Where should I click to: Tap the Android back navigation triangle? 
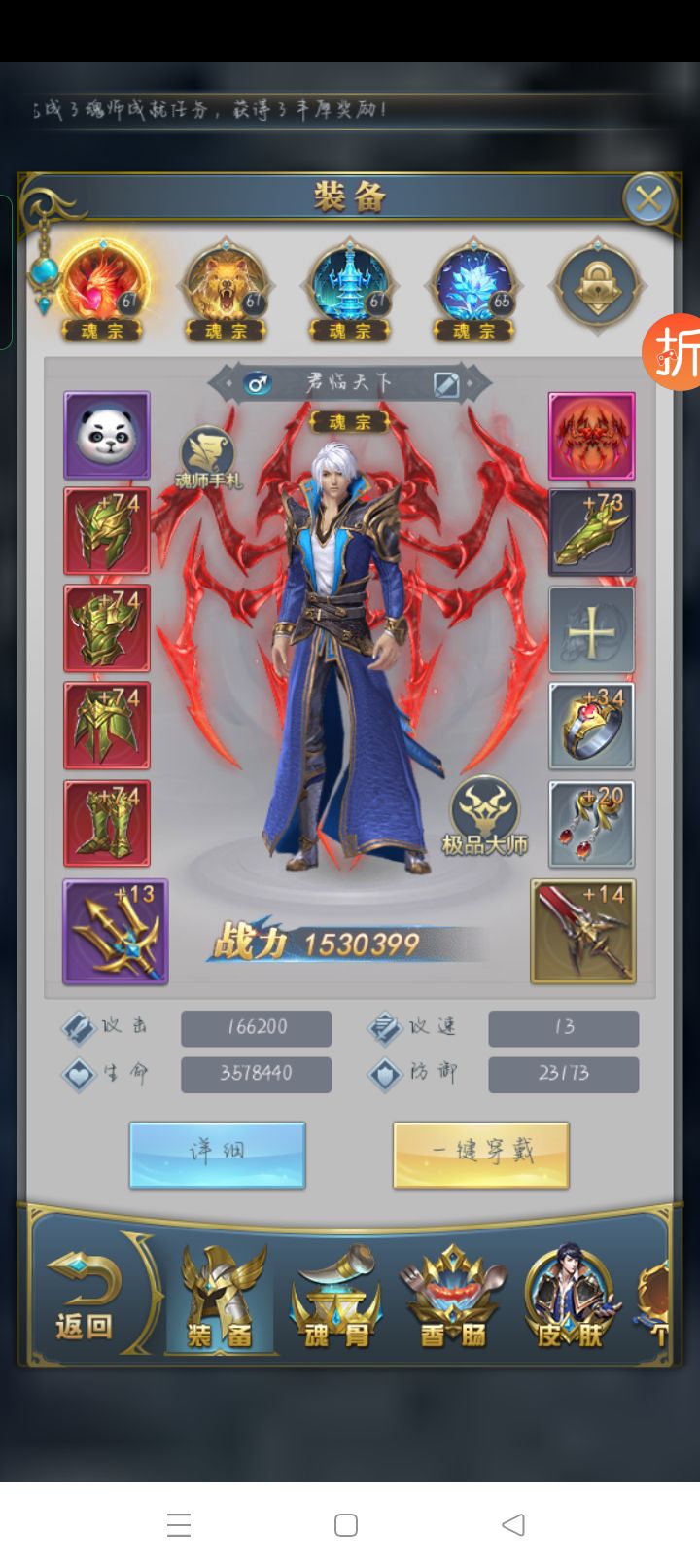coord(513,1524)
